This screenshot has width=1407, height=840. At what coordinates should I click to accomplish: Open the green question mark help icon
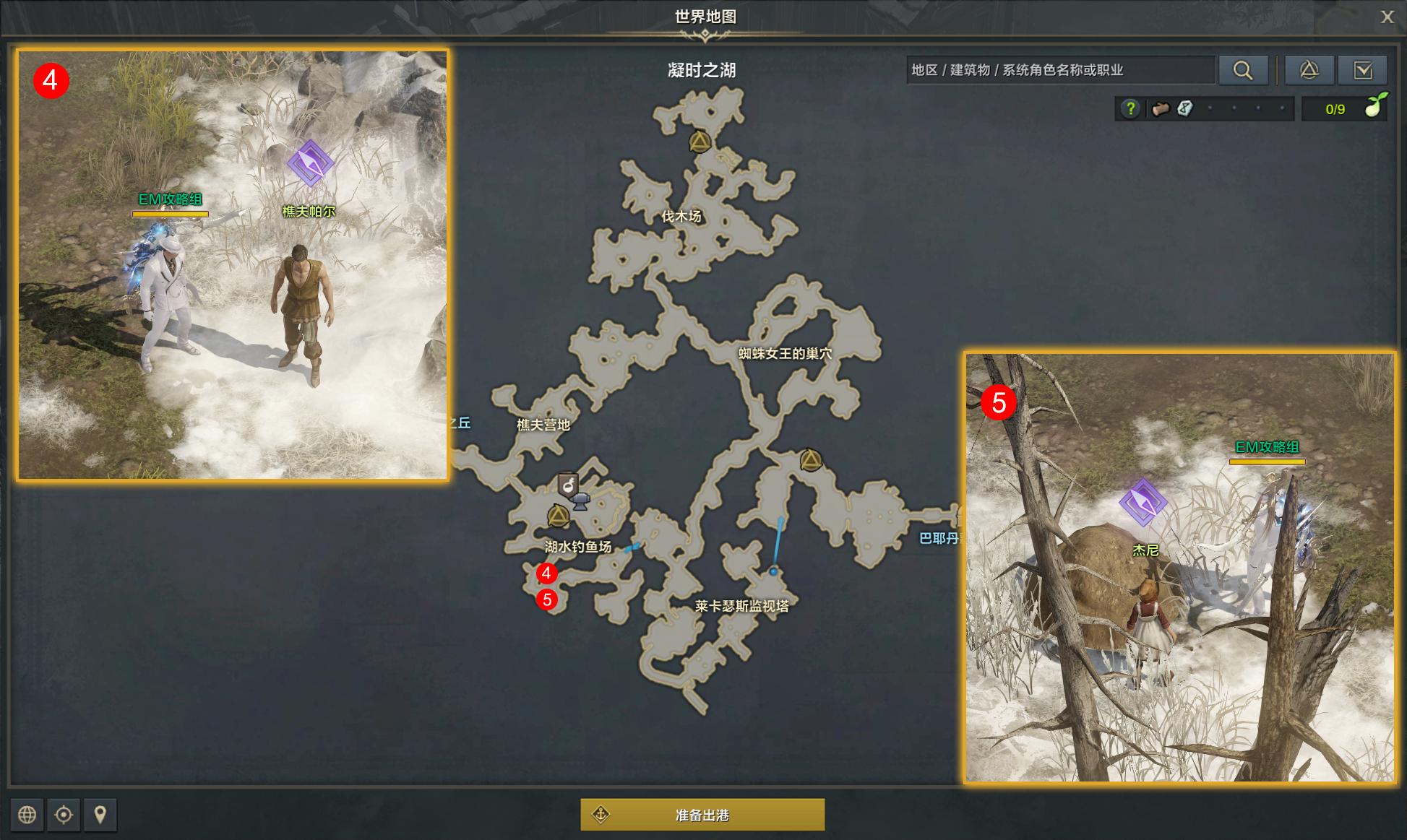[1130, 109]
